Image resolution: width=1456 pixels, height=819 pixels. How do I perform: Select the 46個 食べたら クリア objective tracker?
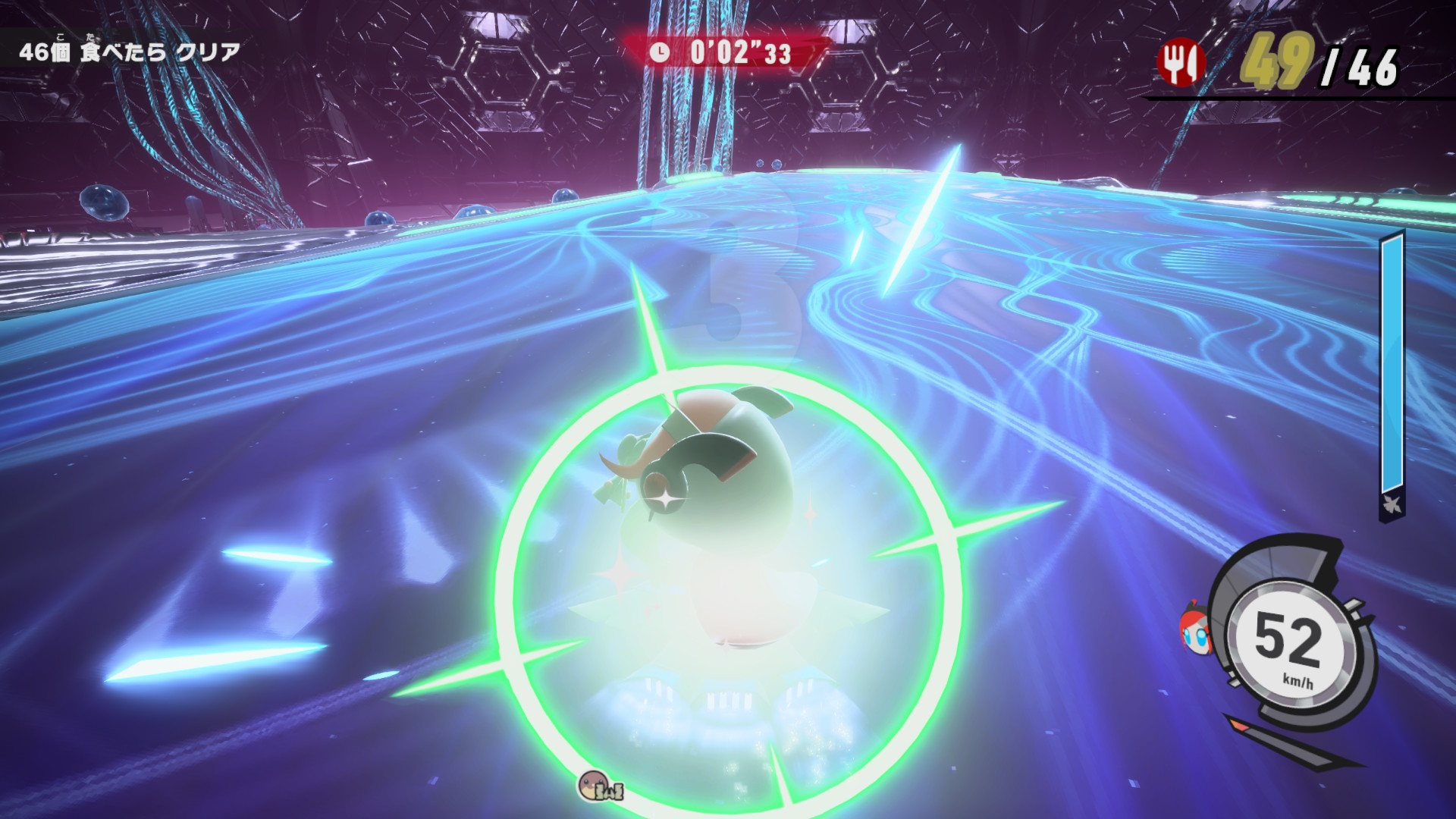(x=130, y=52)
